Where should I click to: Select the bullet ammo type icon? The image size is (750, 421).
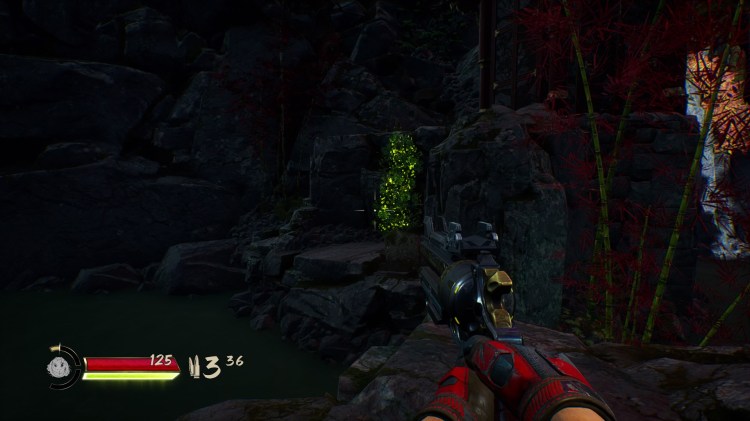click(191, 366)
